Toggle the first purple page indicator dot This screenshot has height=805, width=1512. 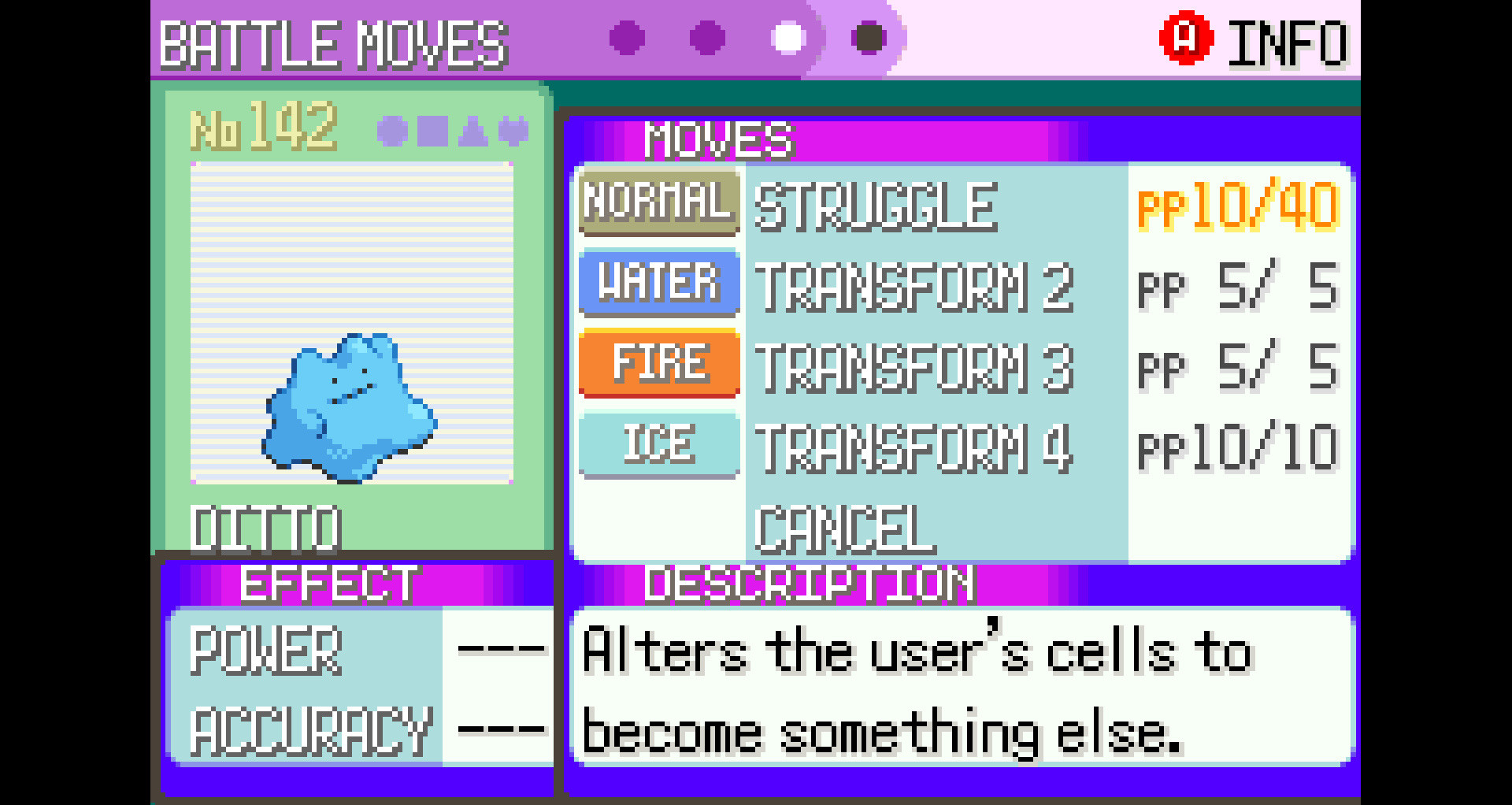[624, 35]
